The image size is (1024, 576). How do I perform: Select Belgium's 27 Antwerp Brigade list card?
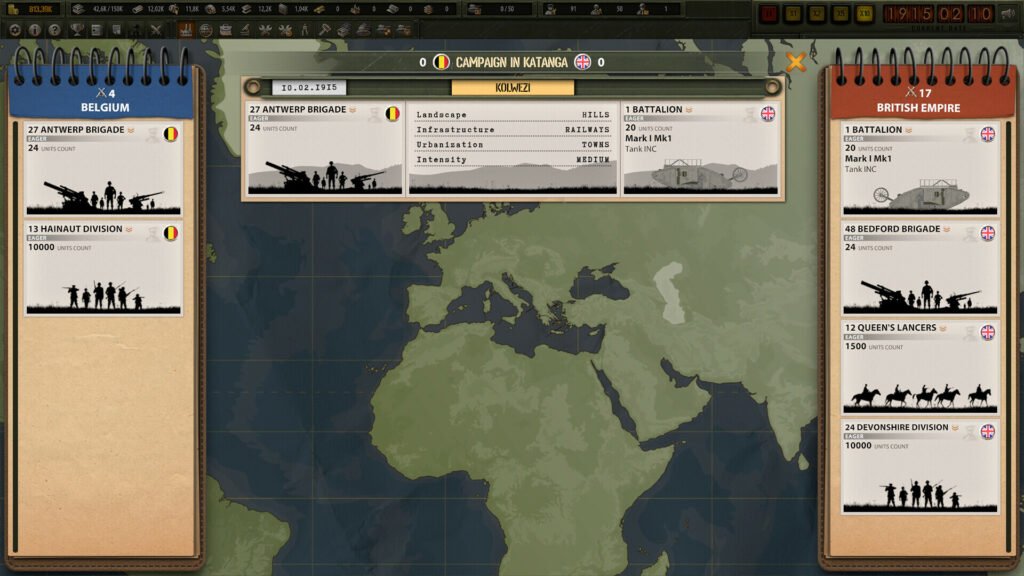[x=103, y=169]
